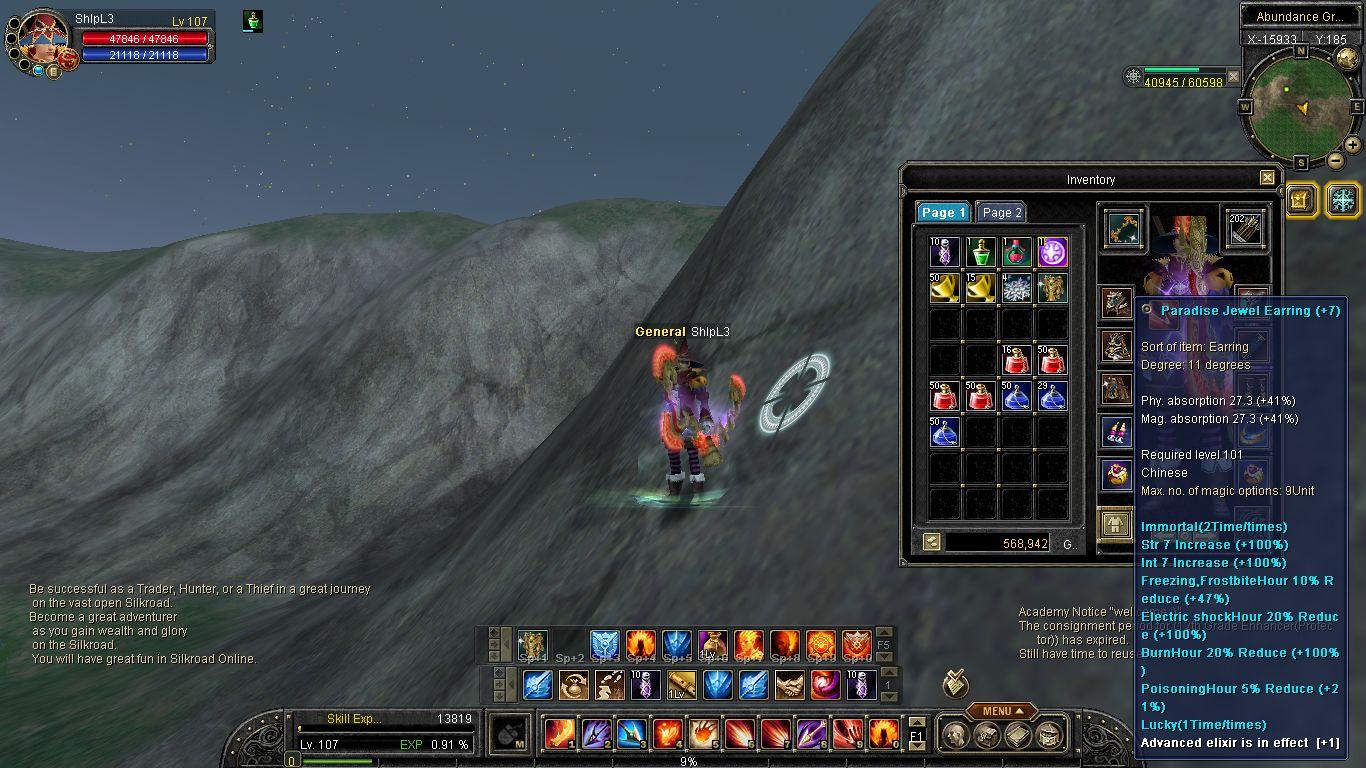Image resolution: width=1366 pixels, height=768 pixels.
Task: Use the flaming claw skill in slot 5
Action: [704, 734]
